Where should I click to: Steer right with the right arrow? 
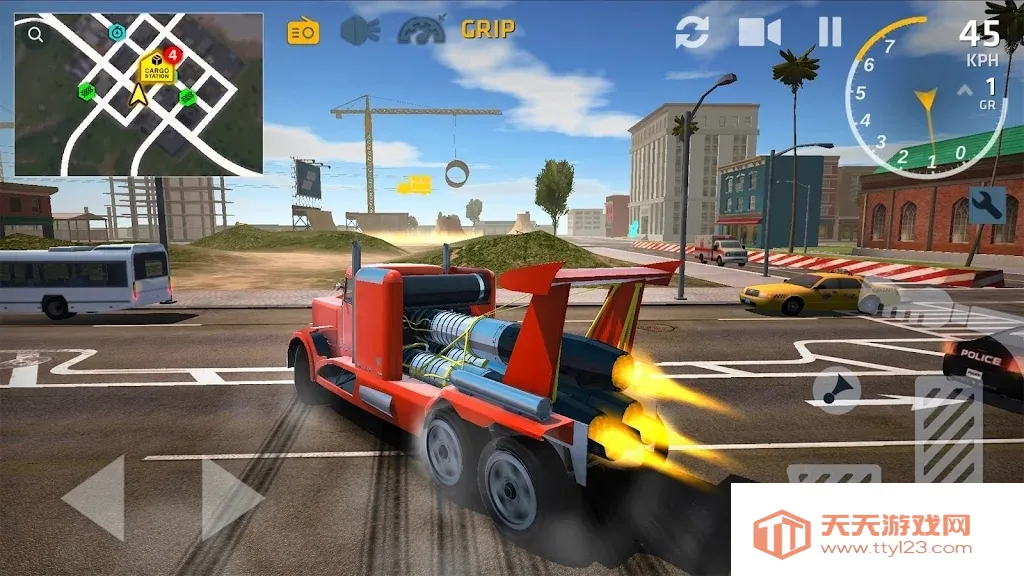(x=232, y=497)
